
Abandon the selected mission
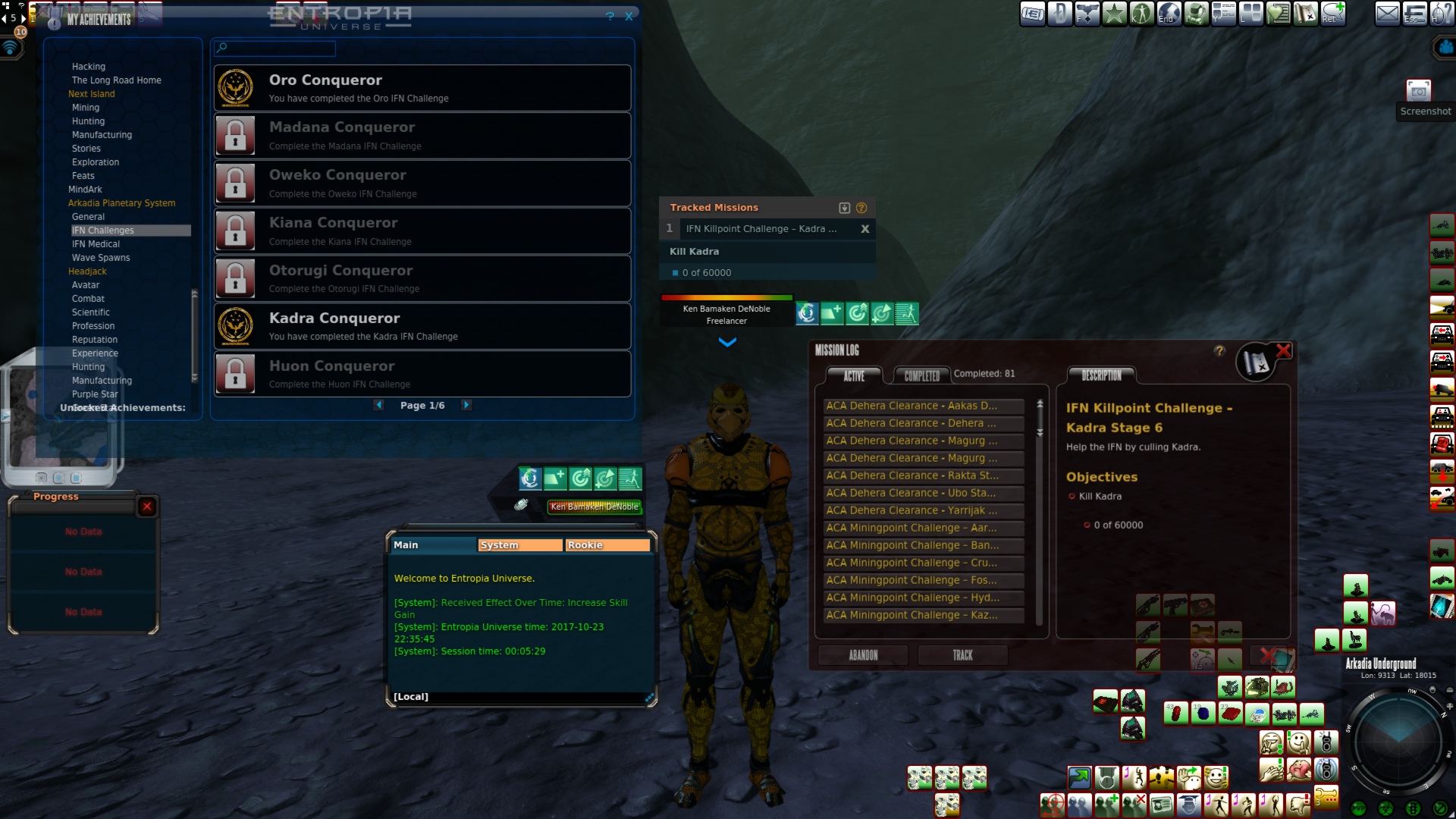point(863,655)
